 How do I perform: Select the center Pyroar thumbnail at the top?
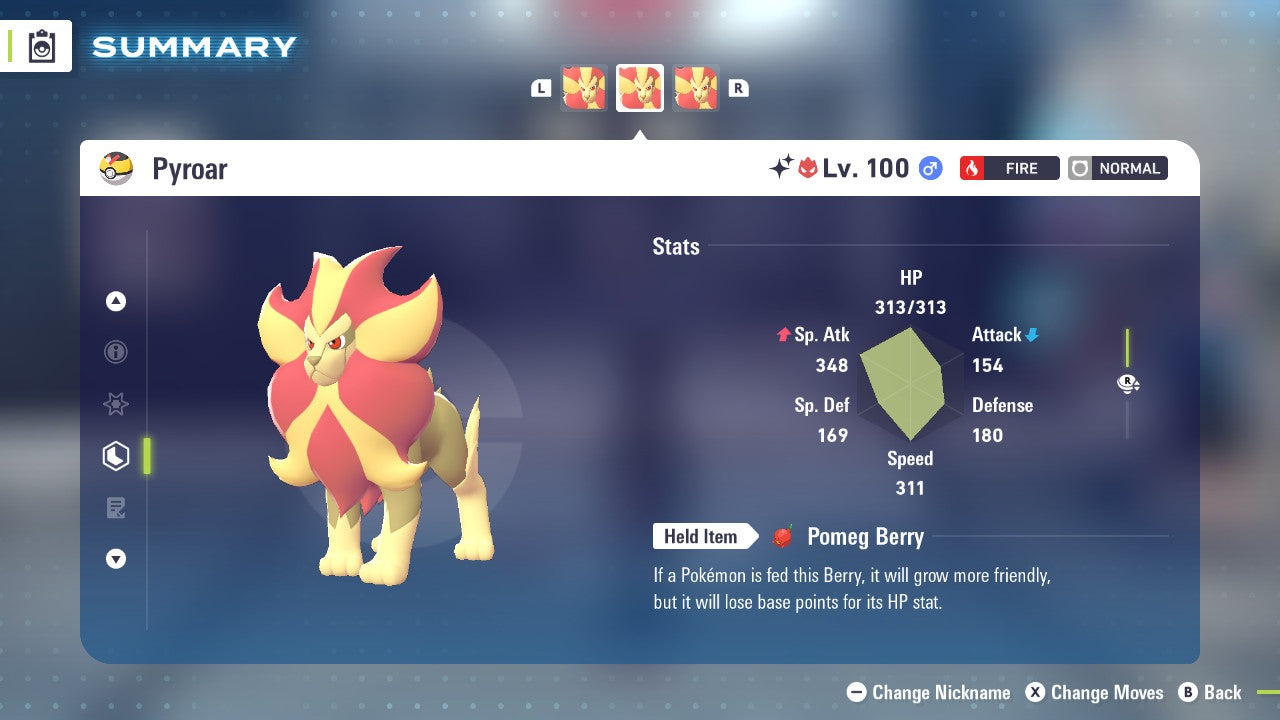tap(640, 88)
